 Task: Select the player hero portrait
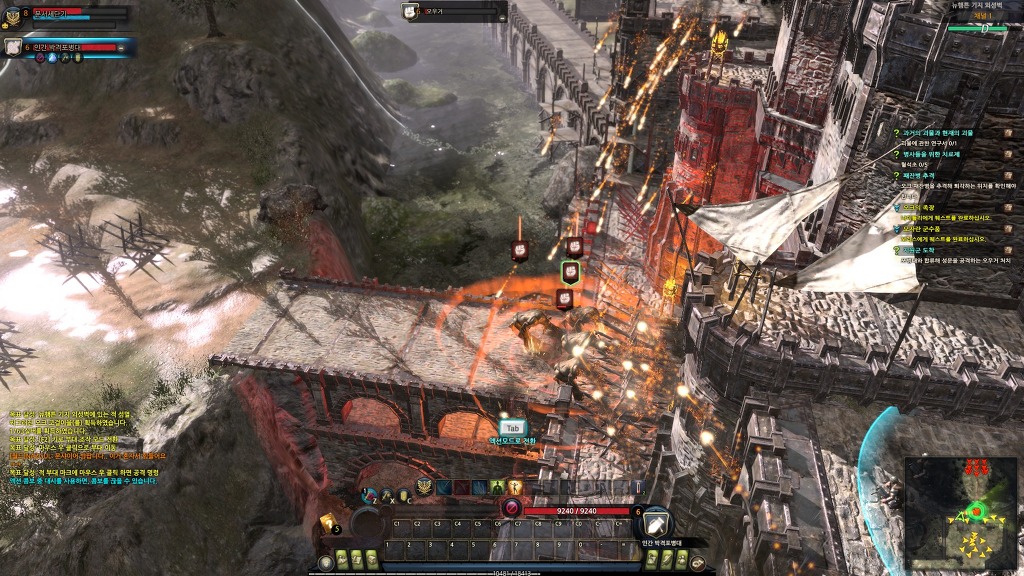(x=11, y=16)
